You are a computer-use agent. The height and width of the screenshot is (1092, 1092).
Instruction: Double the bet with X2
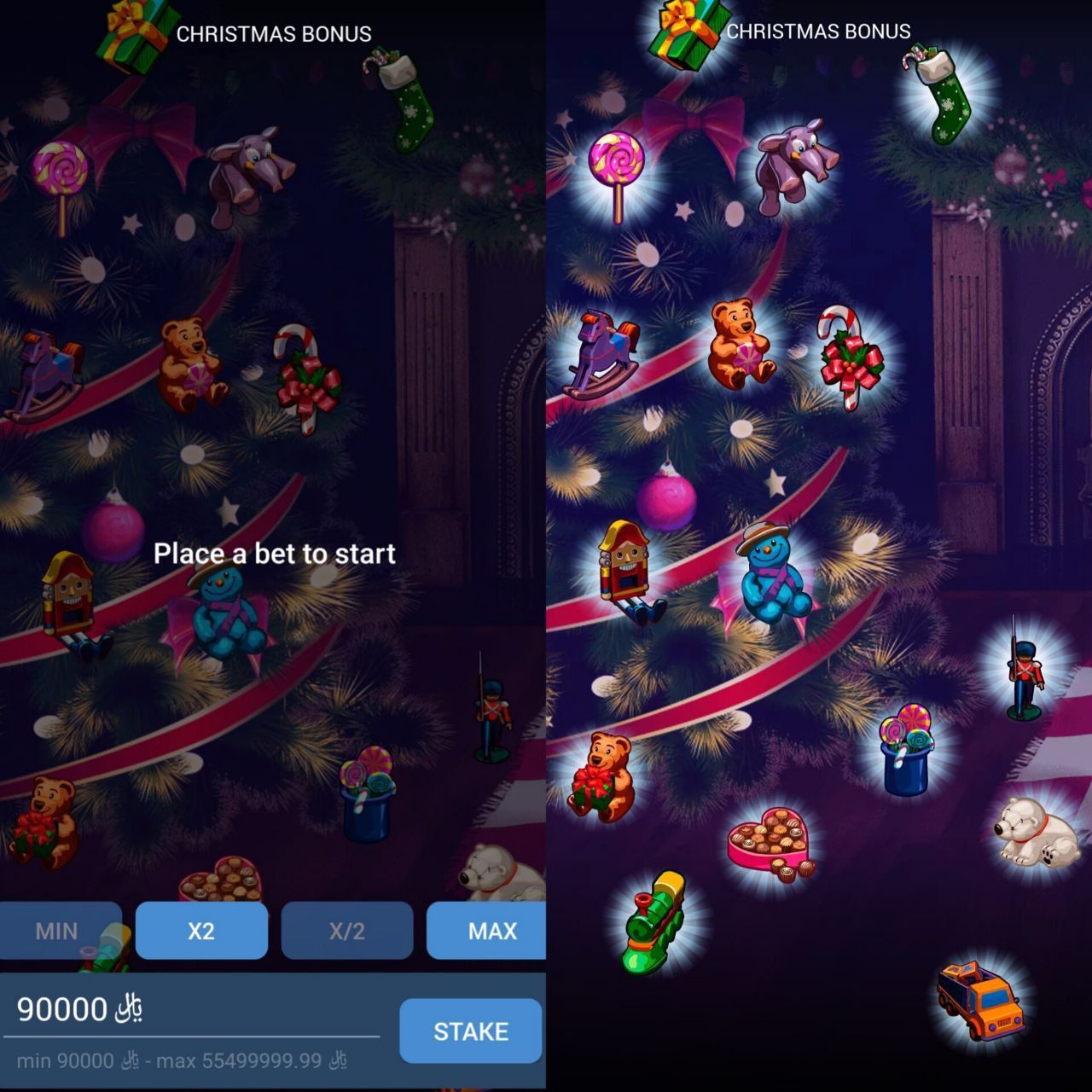point(201,931)
